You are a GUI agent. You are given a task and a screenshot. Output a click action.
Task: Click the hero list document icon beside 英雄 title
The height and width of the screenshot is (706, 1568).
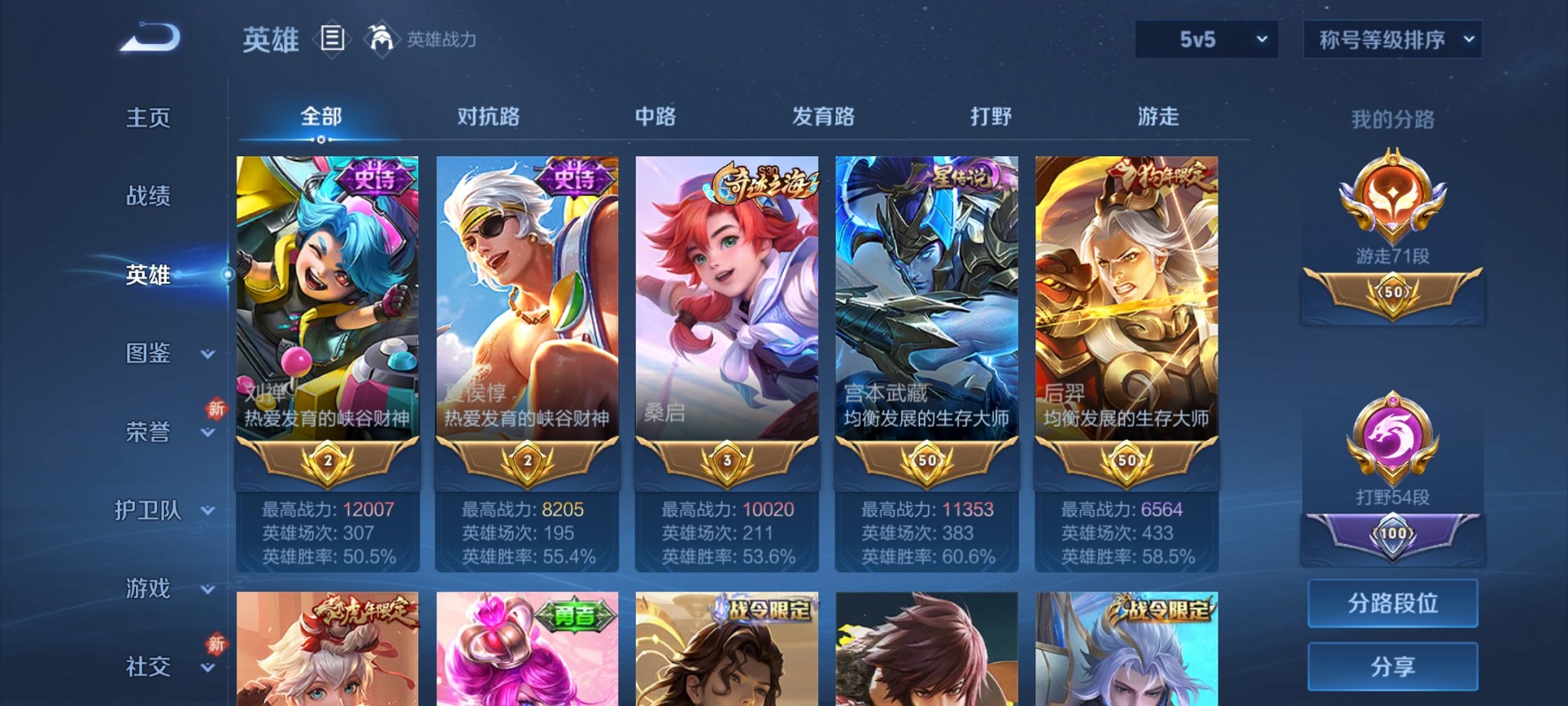334,38
